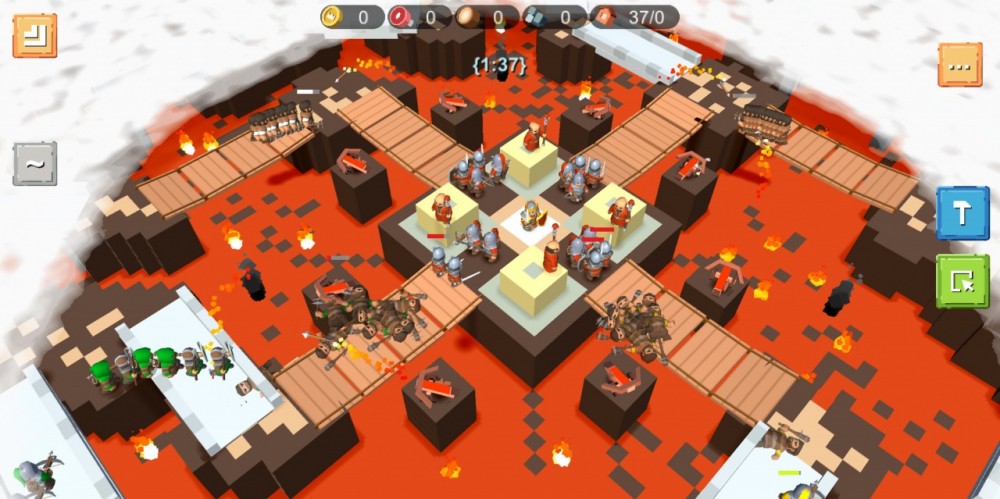Activate the blue hammer build button
Viewport: 1000px width, 499px height.
click(x=962, y=213)
